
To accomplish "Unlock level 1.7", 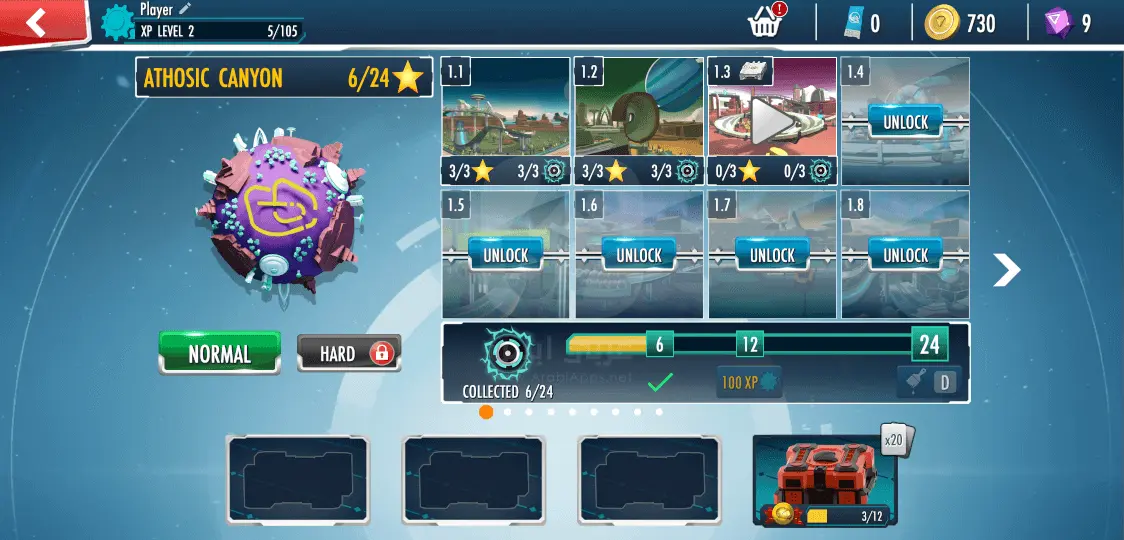I will [772, 255].
